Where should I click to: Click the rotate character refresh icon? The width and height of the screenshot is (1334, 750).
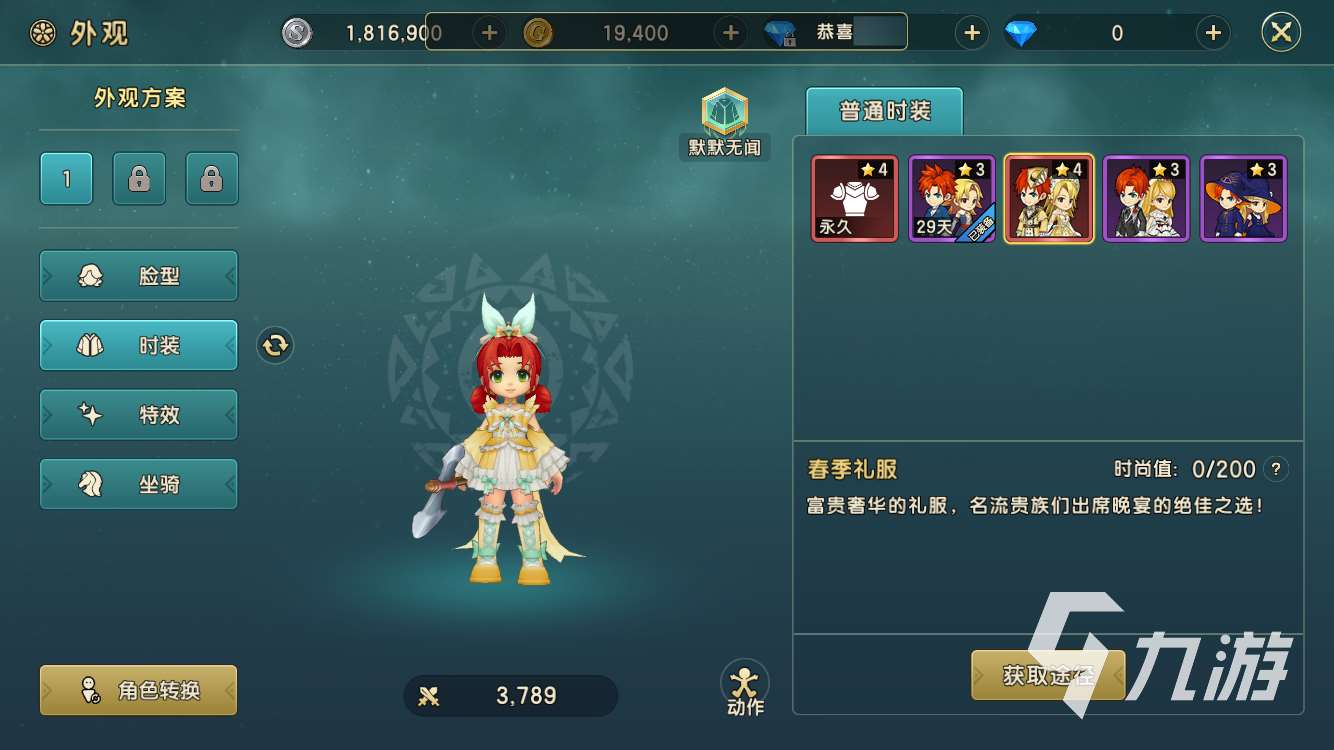(274, 345)
